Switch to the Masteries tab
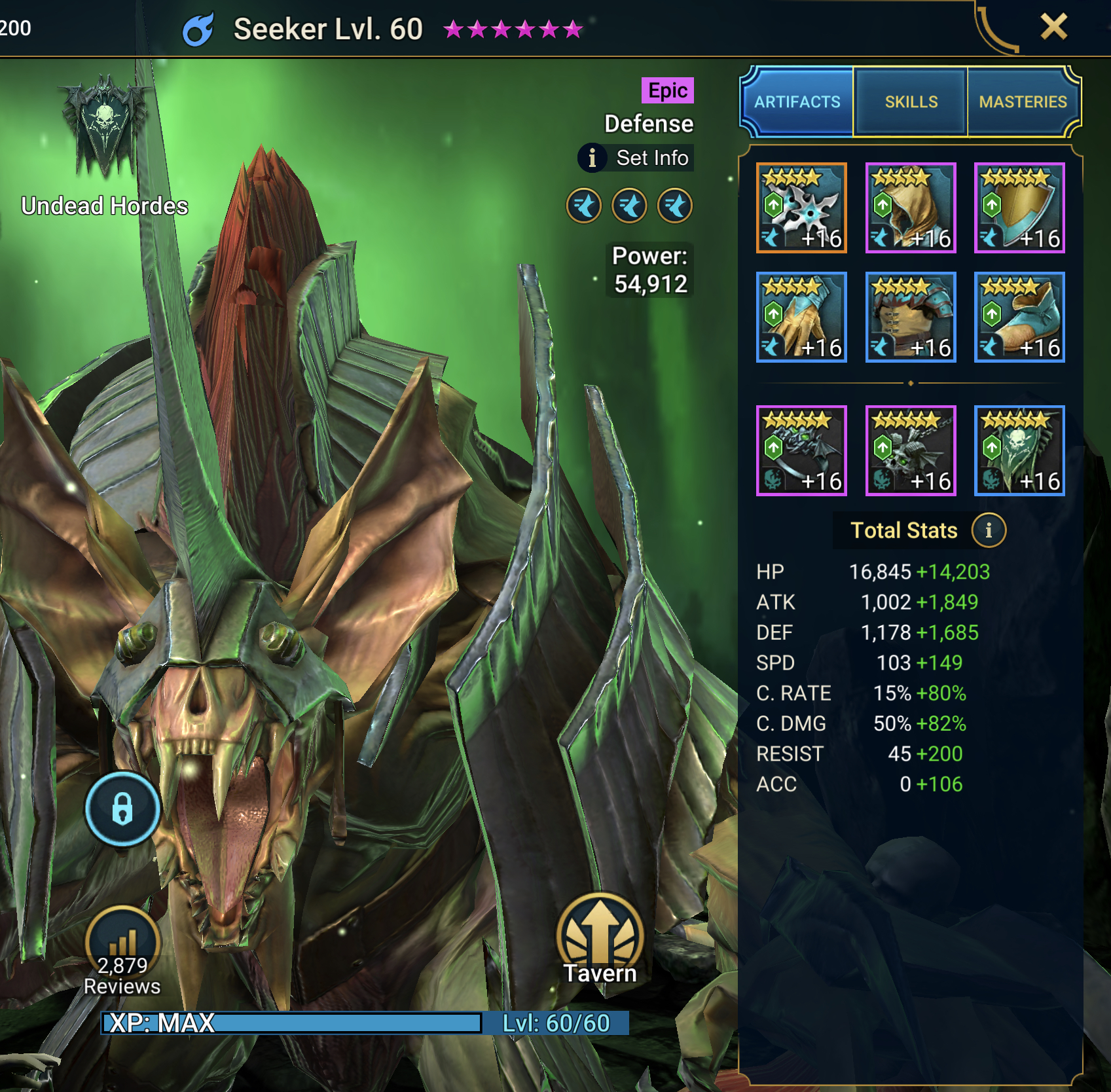The height and width of the screenshot is (1092, 1111). point(1024,102)
